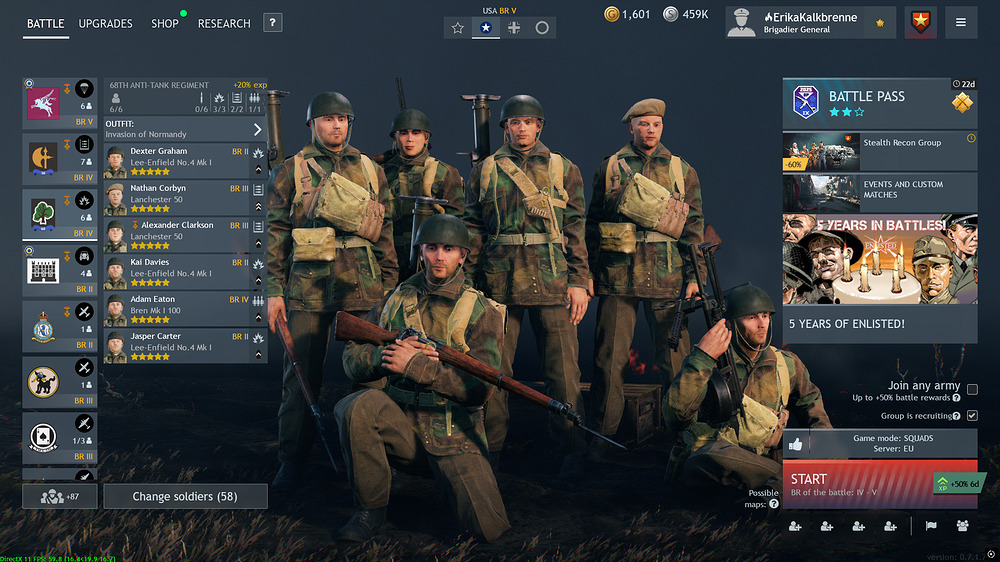Open ErikaKalkbrenne player profile
Viewport: 1000px width, 562px height.
coord(810,22)
